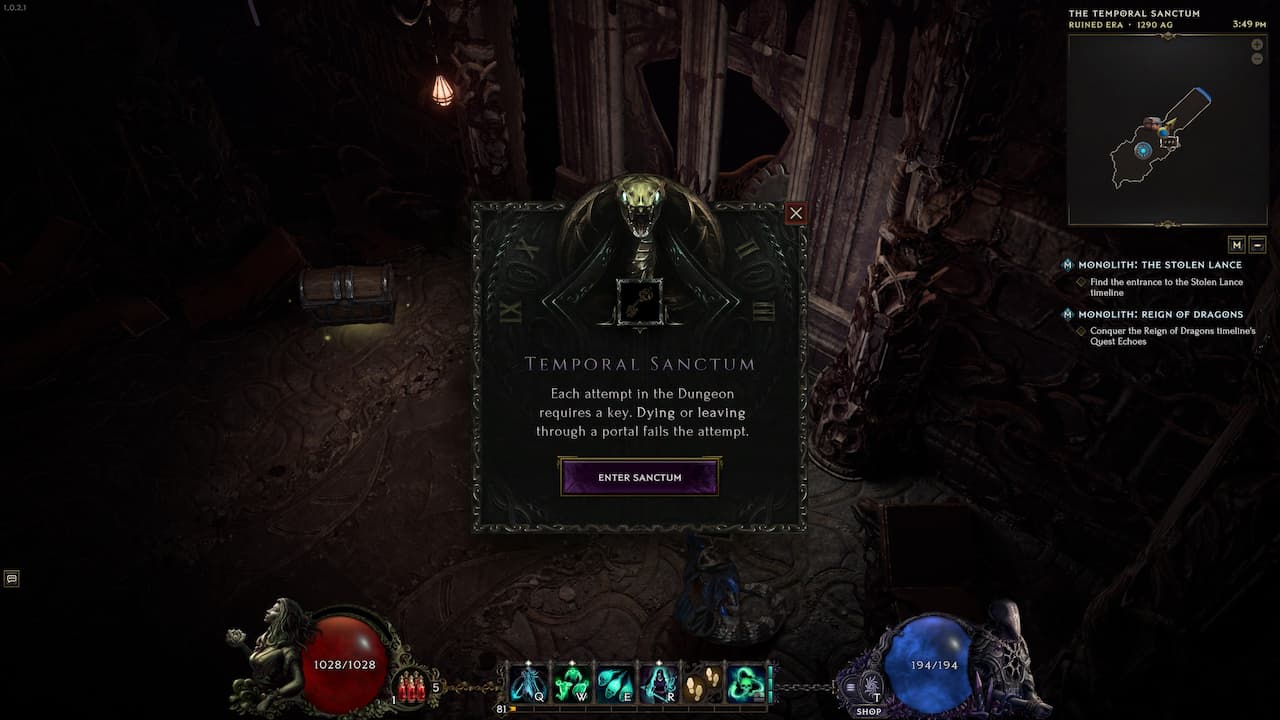Activate the Q skill on the hotbar
The height and width of the screenshot is (720, 1280).
[529, 684]
